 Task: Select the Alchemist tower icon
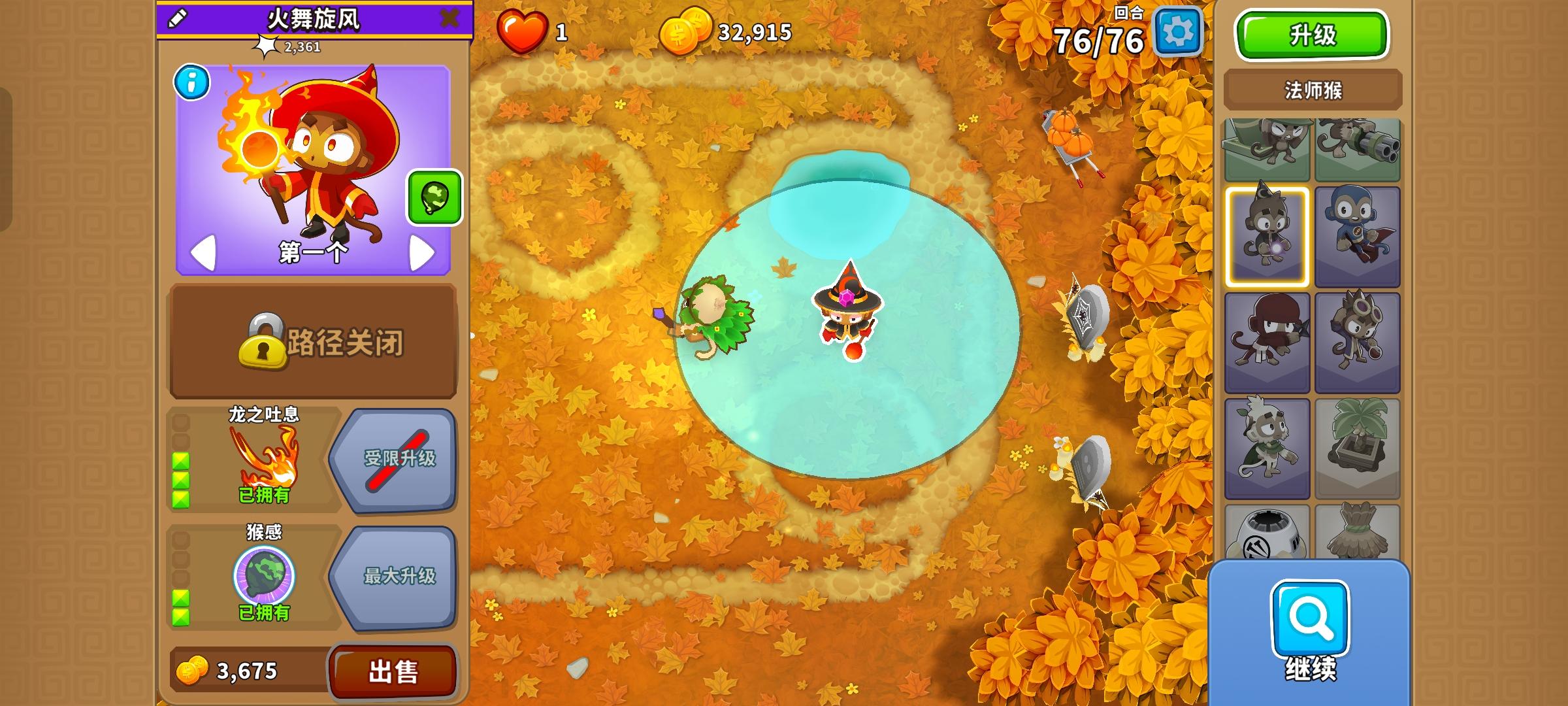pyautogui.click(x=1358, y=341)
